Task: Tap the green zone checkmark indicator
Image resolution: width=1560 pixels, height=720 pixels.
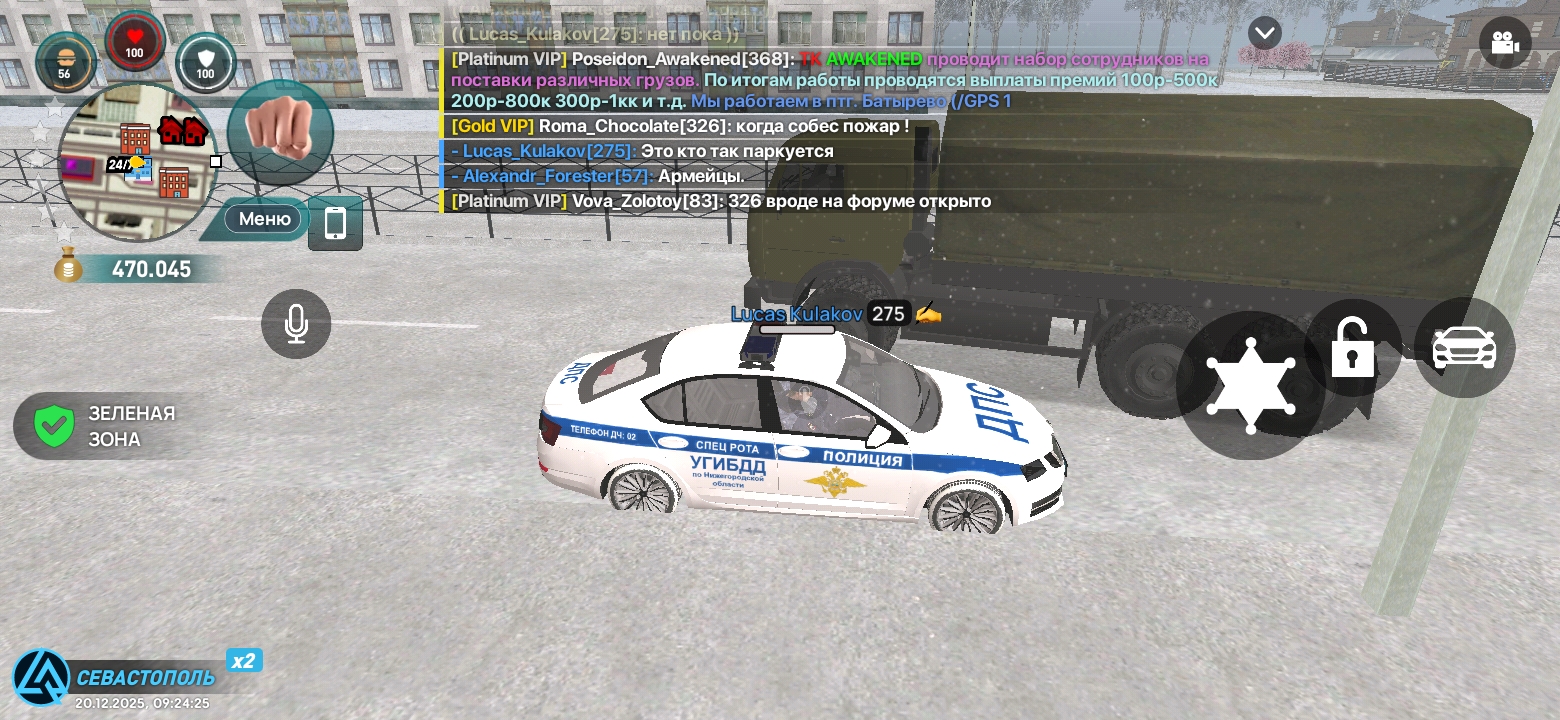Action: pos(54,425)
